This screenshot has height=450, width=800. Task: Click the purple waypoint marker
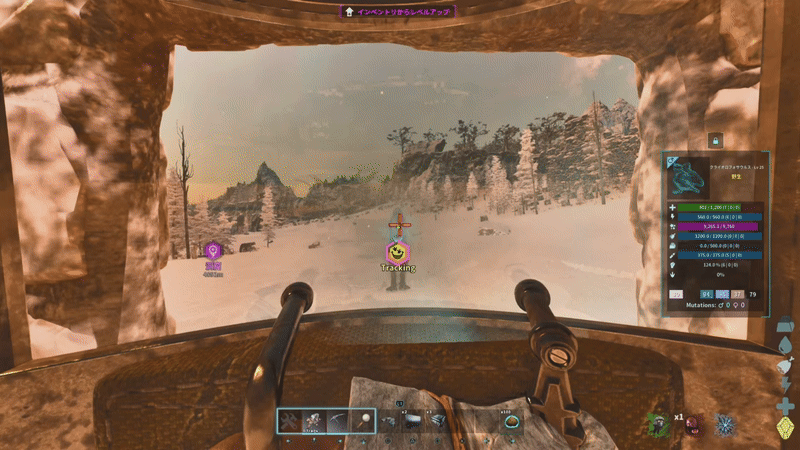(212, 251)
